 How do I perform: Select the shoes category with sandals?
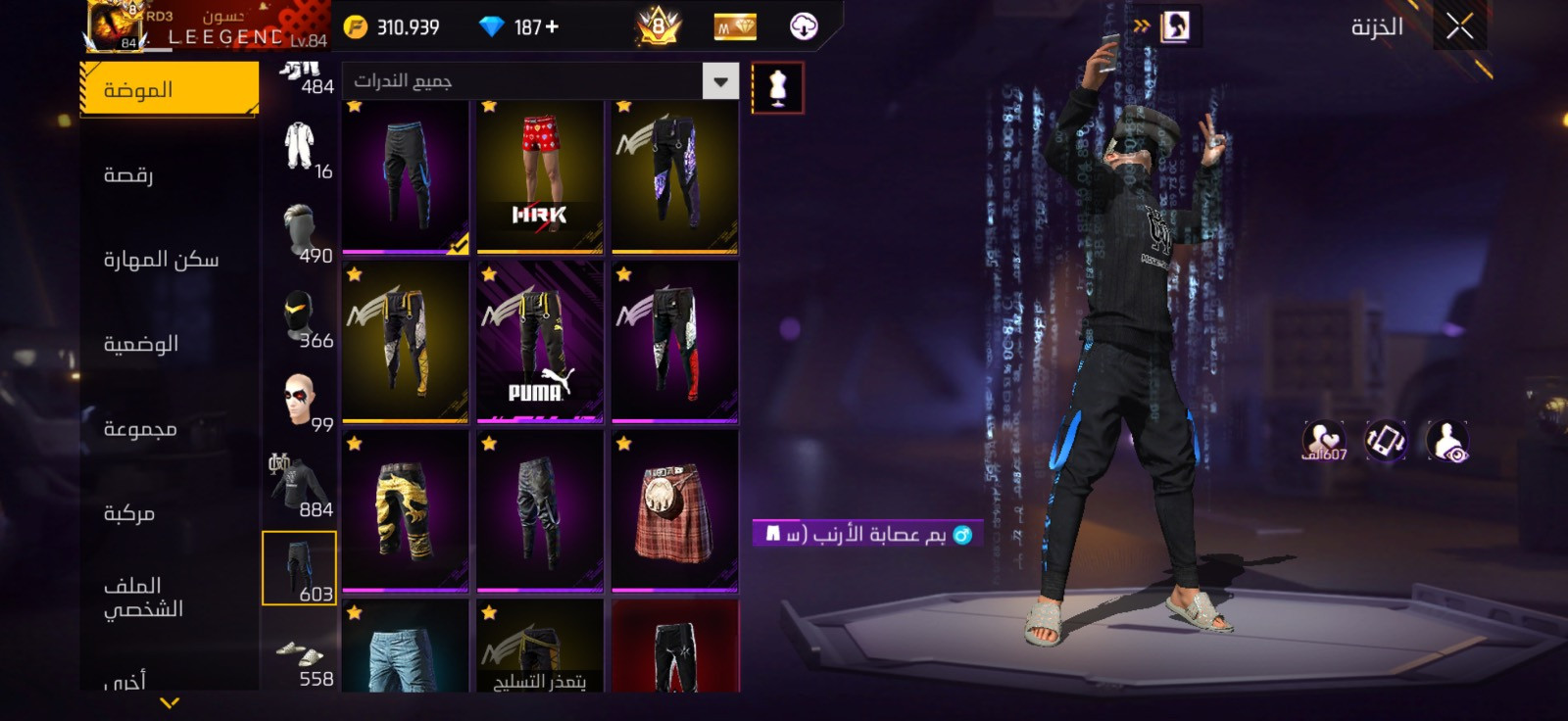click(x=300, y=656)
